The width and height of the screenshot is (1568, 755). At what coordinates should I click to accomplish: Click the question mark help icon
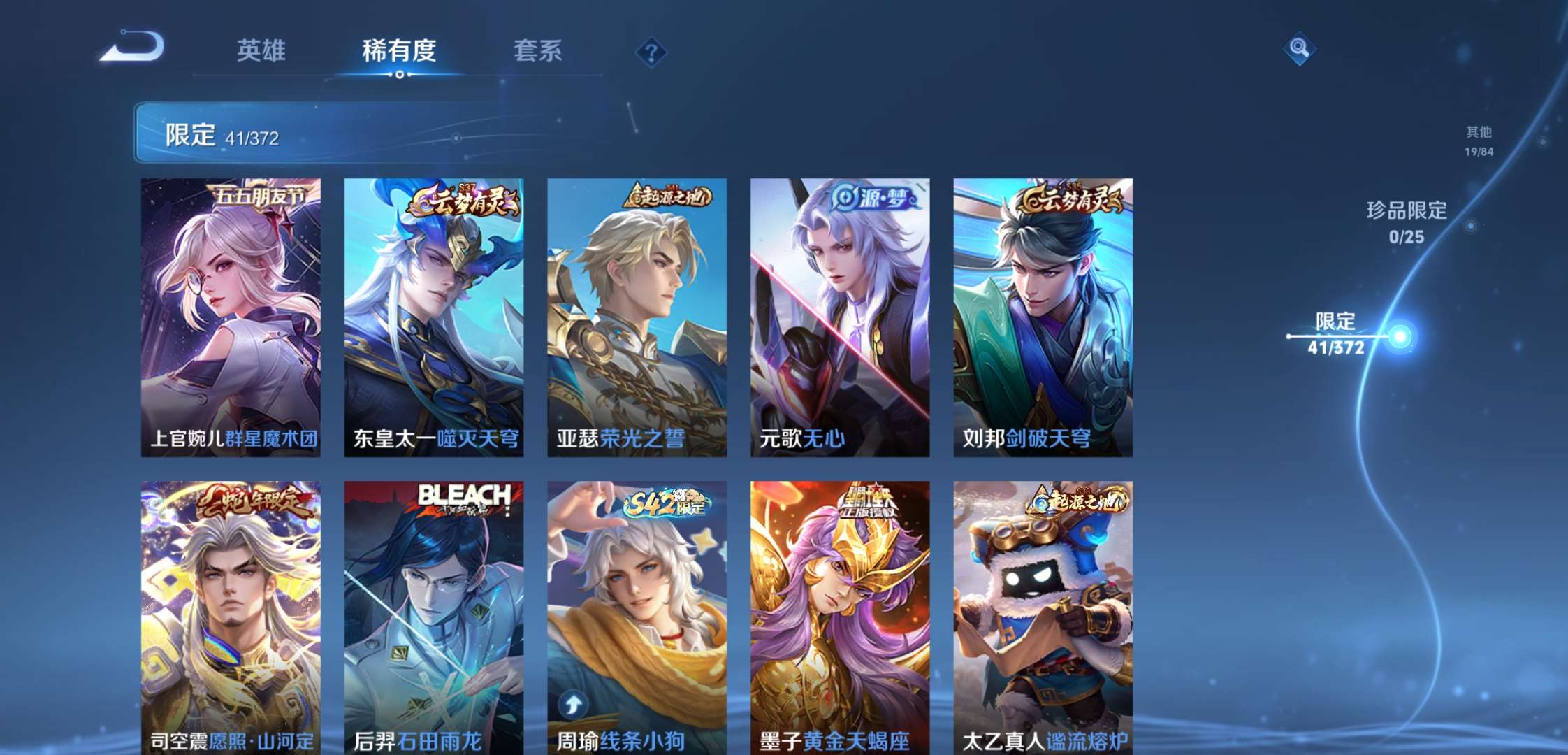[x=650, y=50]
